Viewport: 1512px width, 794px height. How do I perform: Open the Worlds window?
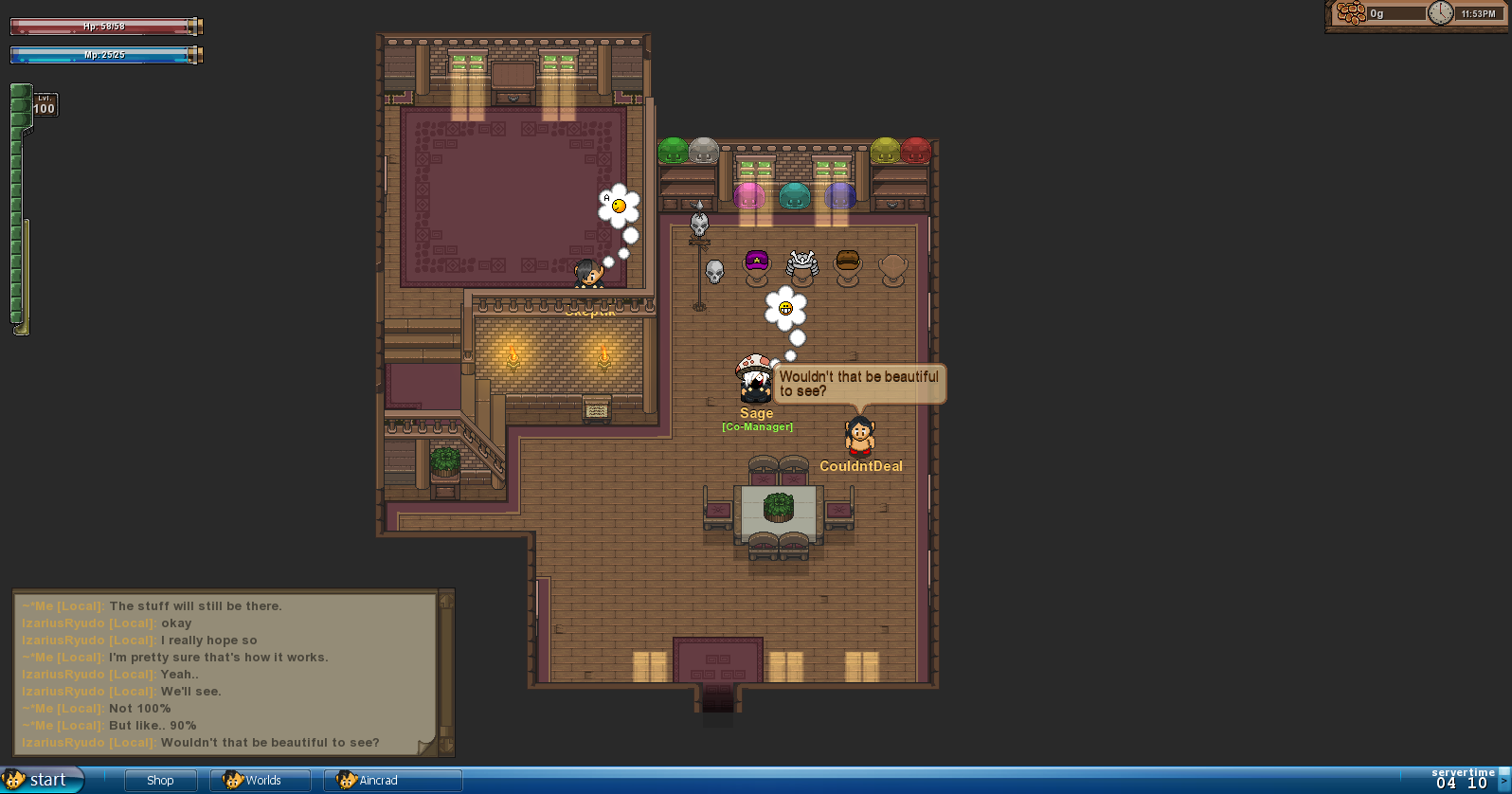click(261, 781)
